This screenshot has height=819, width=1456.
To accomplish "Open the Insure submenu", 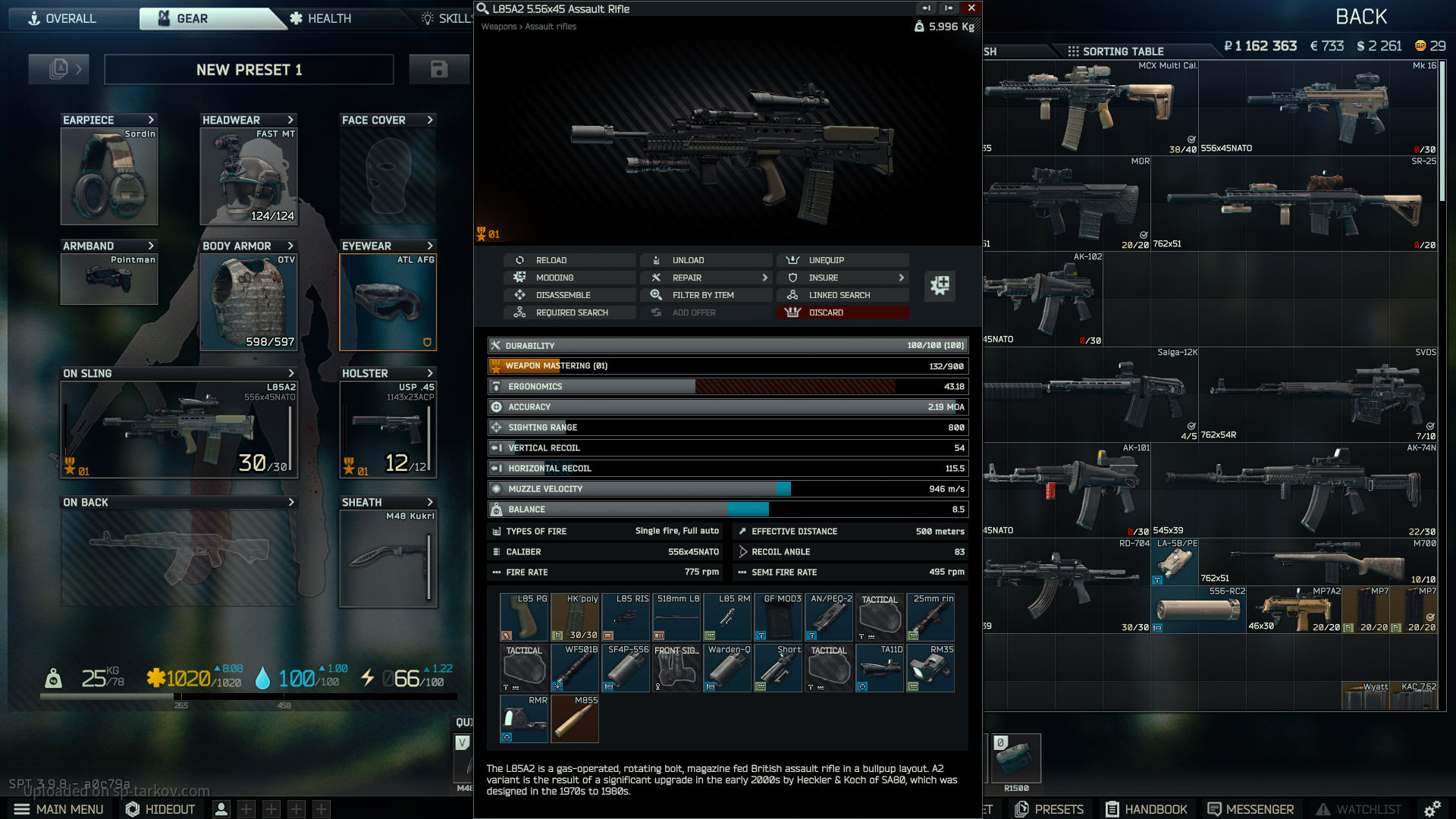I will 843,278.
